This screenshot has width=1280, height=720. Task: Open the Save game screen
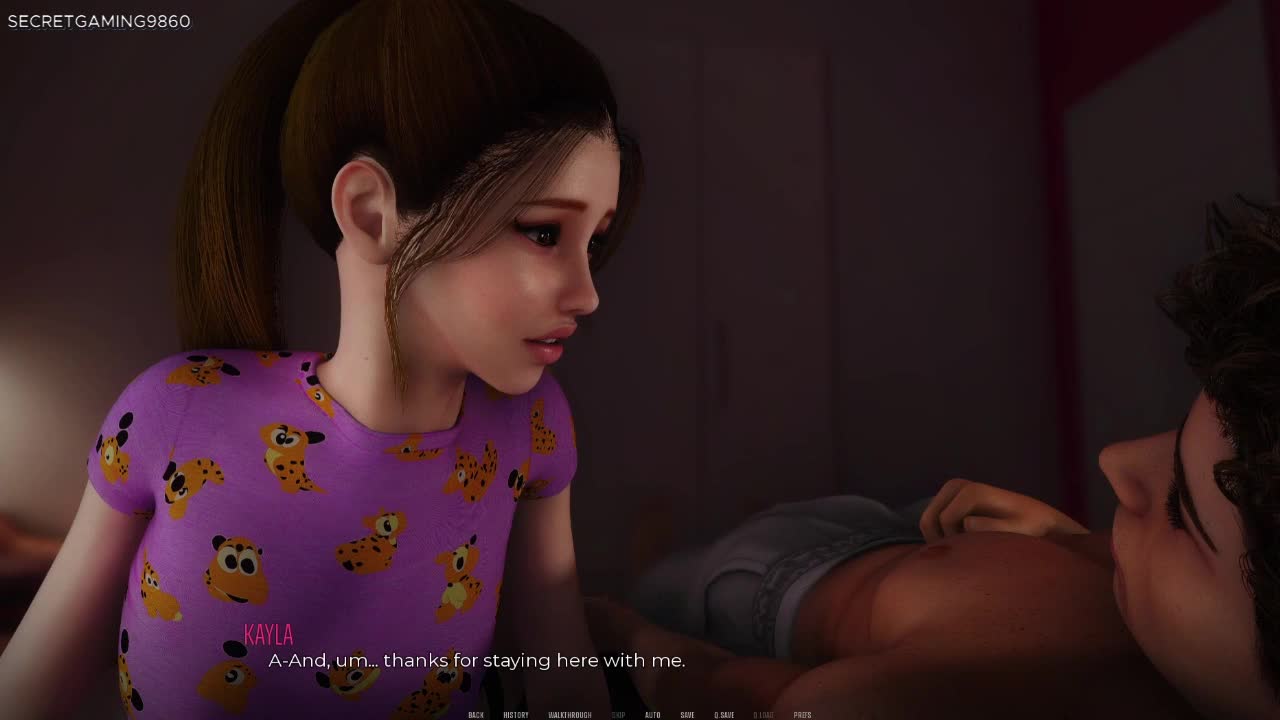click(x=687, y=715)
